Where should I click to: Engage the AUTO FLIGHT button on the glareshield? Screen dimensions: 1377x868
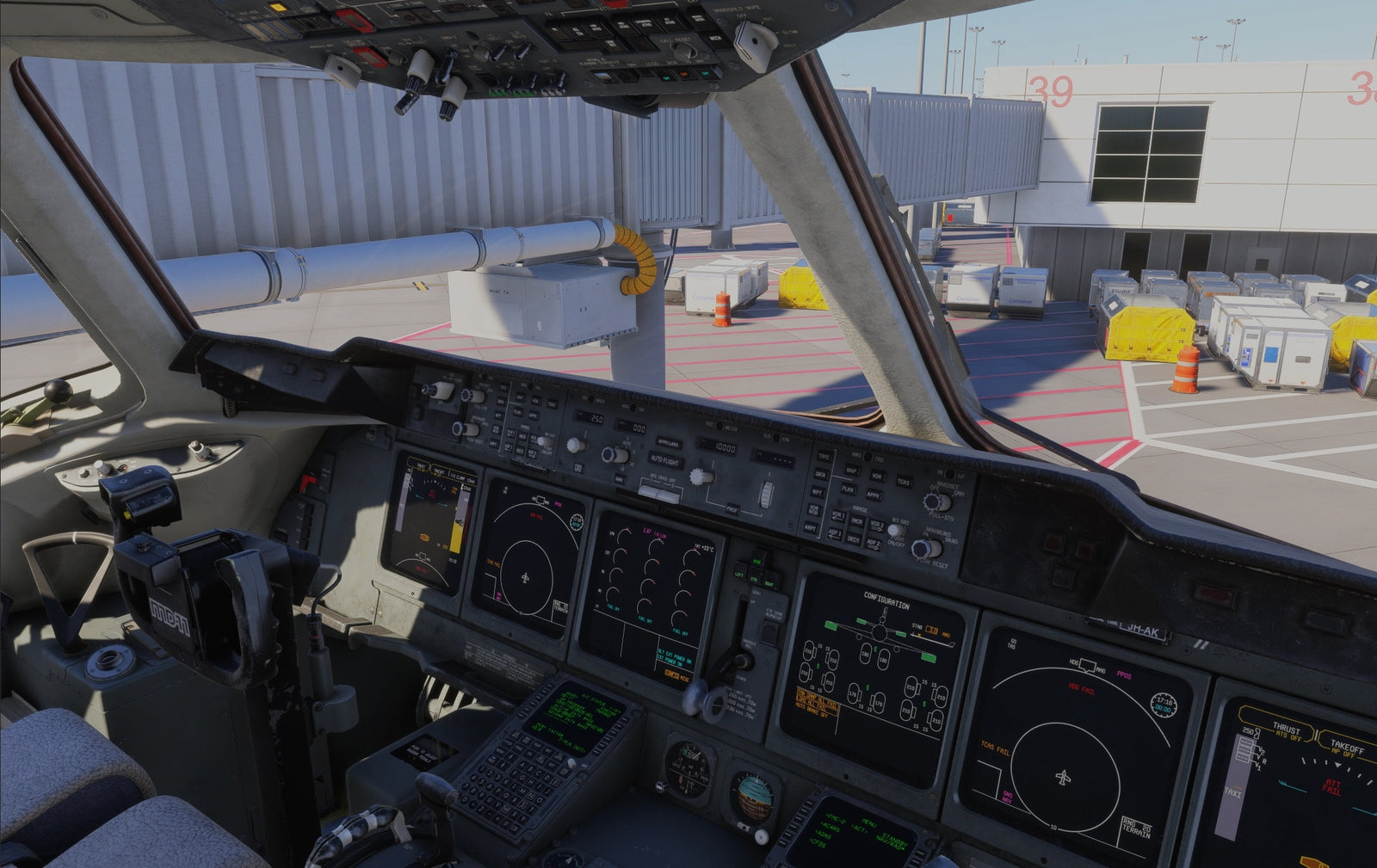click(664, 460)
